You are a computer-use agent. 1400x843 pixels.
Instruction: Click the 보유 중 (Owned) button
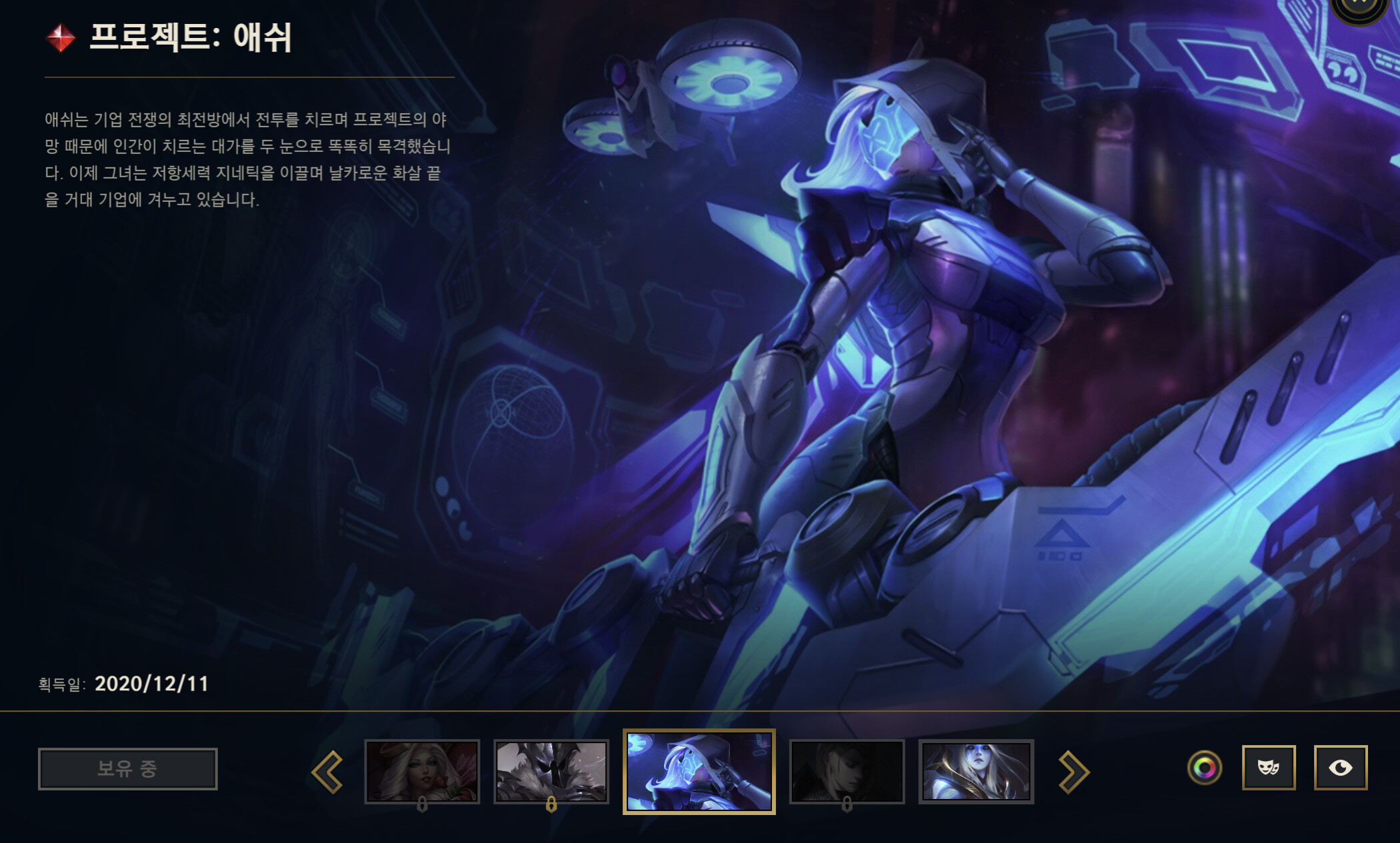click(129, 768)
